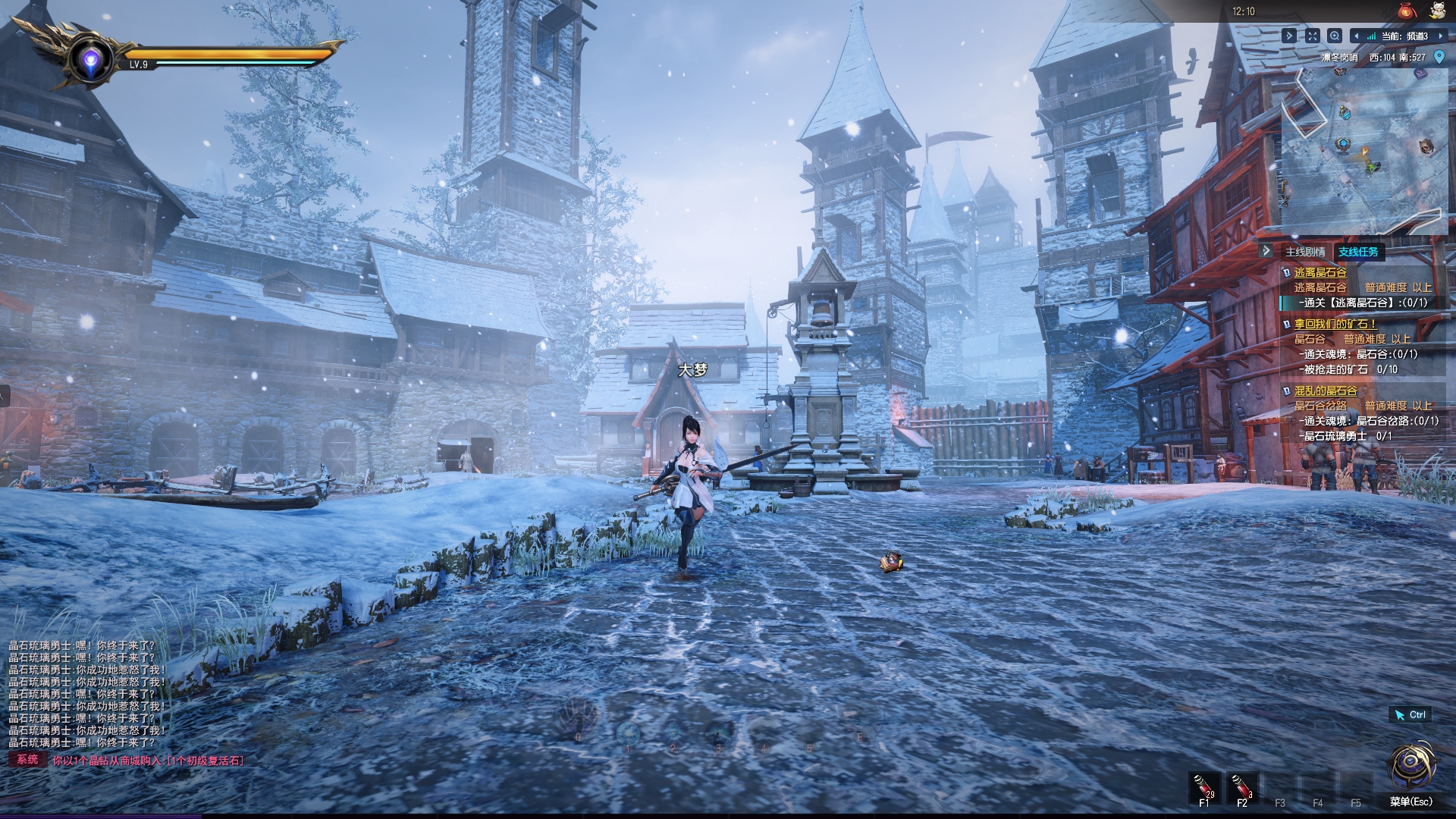
Task: Select the 逃离晶石谷 quest entry
Action: pyautogui.click(x=1320, y=272)
